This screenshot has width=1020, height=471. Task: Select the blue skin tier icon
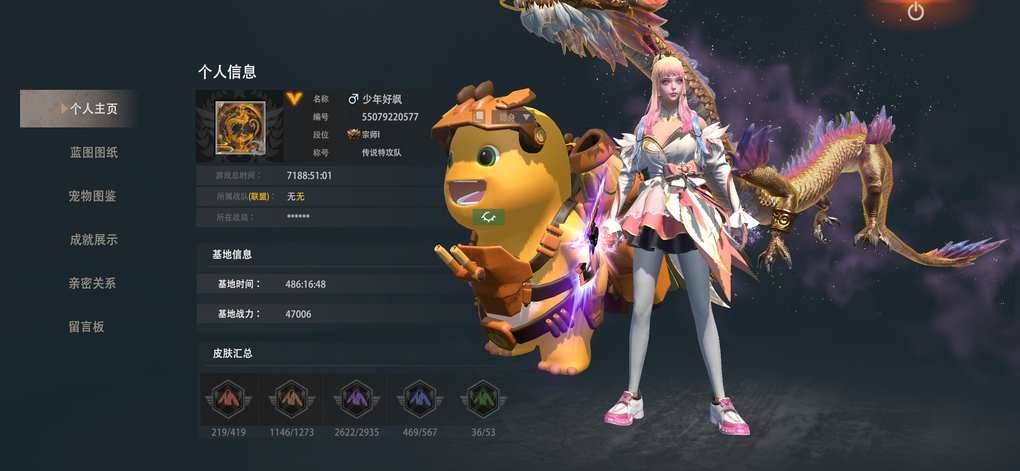[419, 398]
